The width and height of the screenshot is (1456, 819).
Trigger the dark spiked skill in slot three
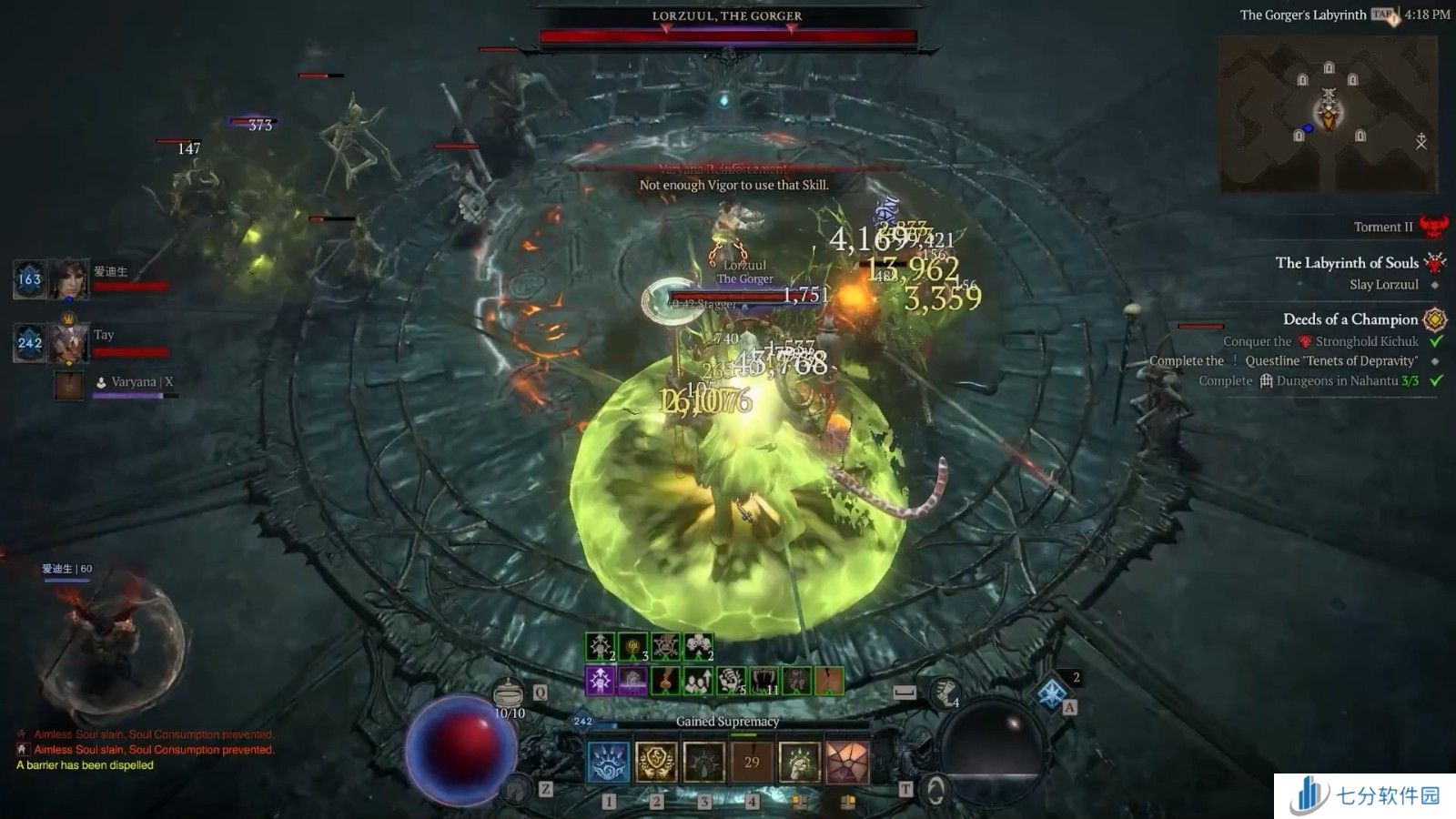(x=703, y=761)
